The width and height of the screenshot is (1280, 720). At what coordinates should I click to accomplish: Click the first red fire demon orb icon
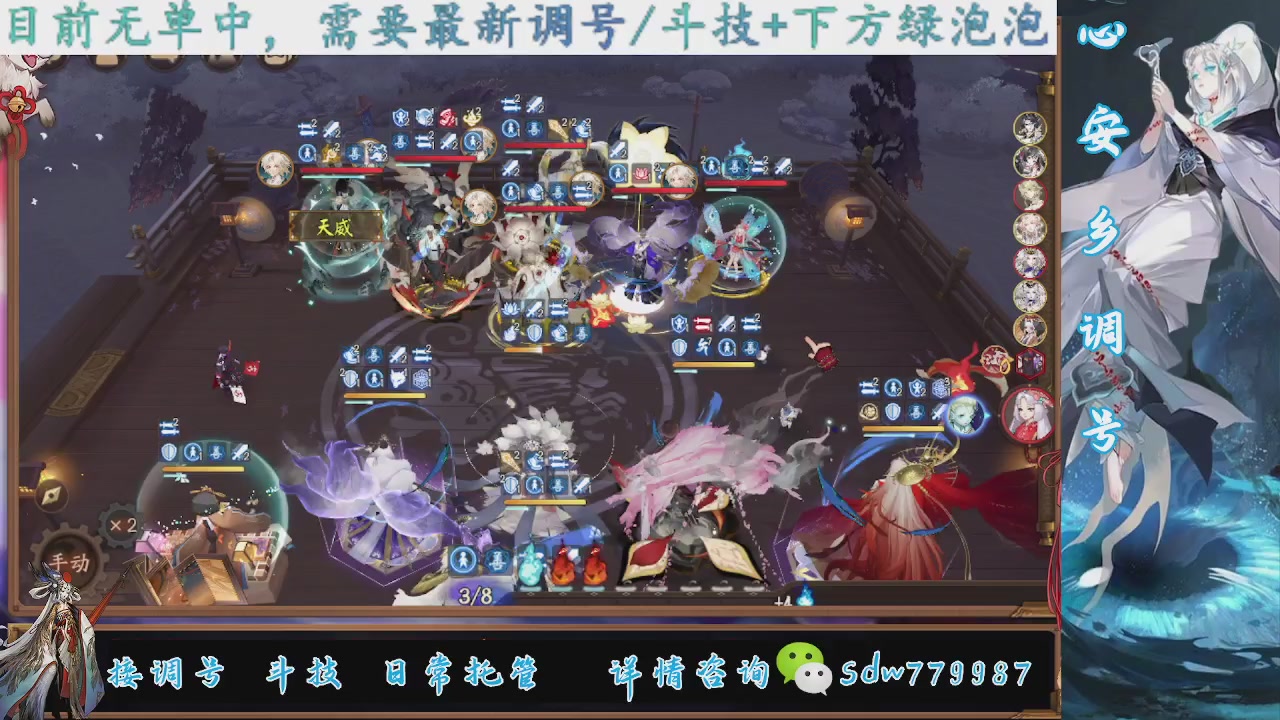[563, 566]
